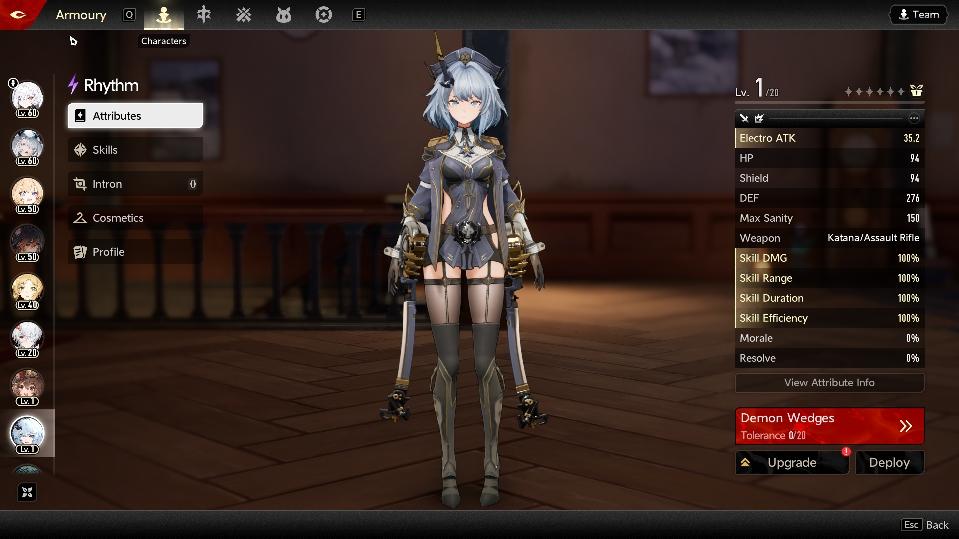Open the Skills section for Rhythm
The height and width of the screenshot is (539, 959).
[x=135, y=150]
